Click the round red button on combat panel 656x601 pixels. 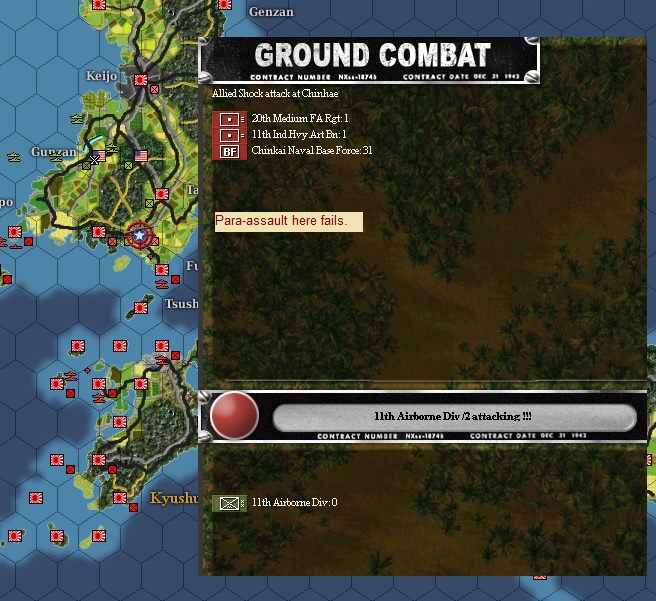click(x=234, y=416)
